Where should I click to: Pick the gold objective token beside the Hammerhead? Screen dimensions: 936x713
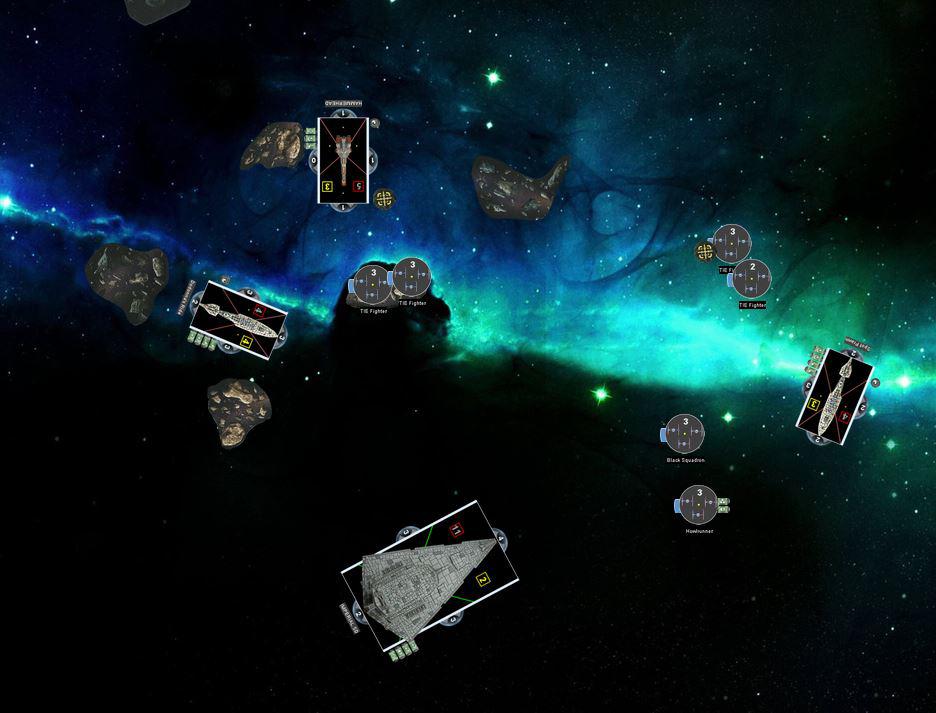(383, 198)
